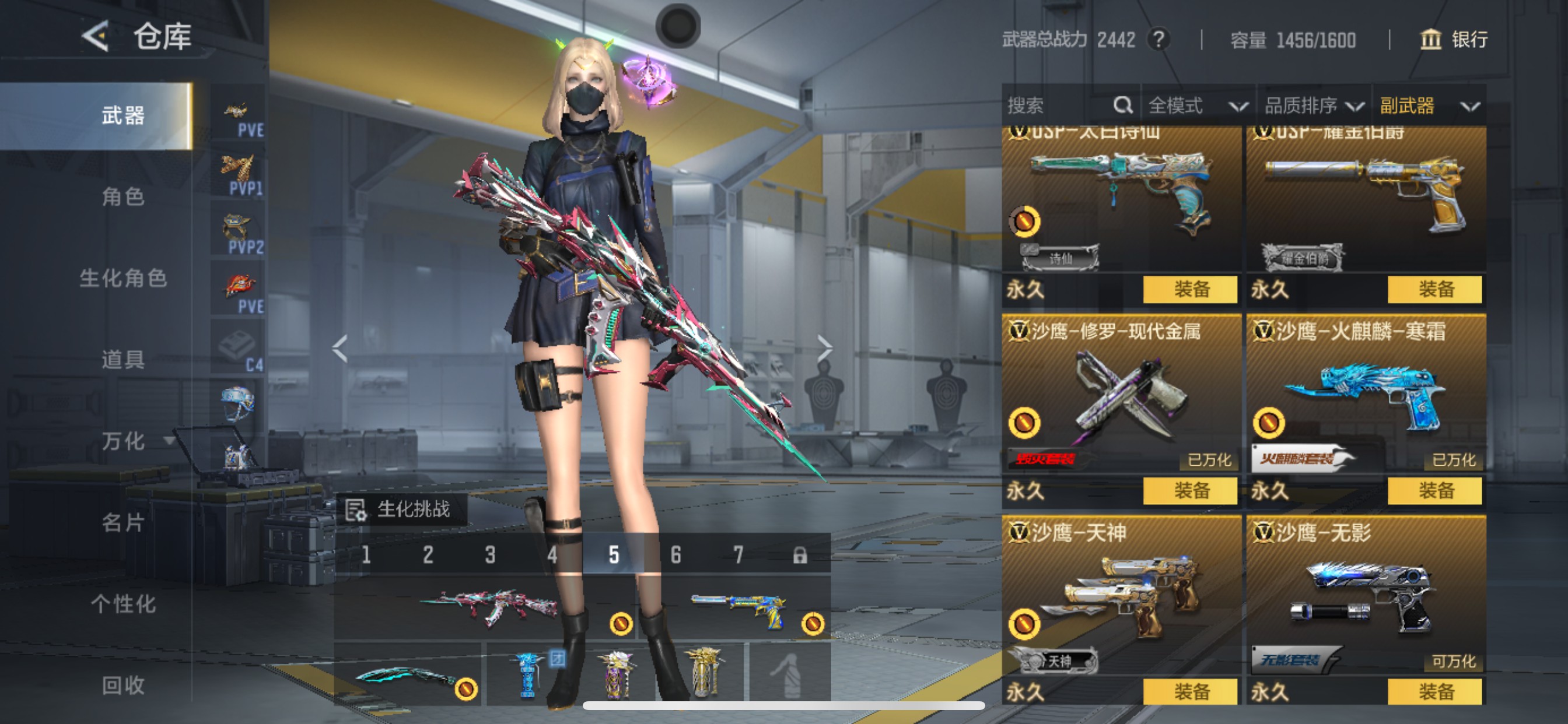Equip the 沙鹰-天神 pistol
1568x724 pixels.
click(1190, 692)
